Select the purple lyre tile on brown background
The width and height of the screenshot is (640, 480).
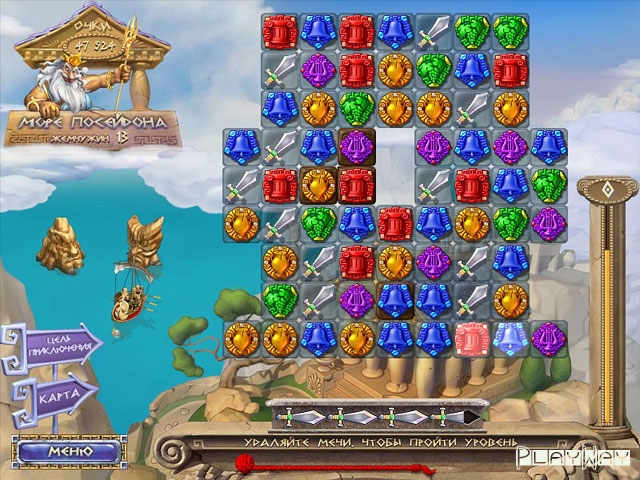356,146
